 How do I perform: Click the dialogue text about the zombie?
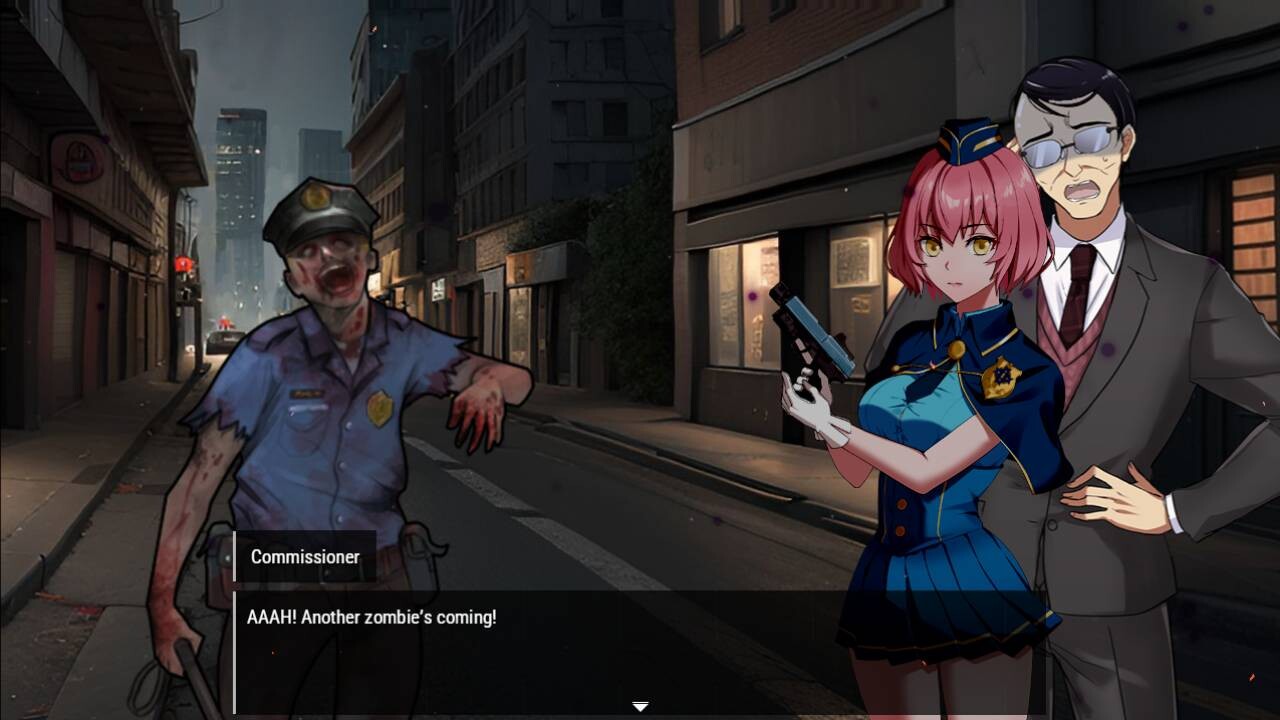pos(370,617)
